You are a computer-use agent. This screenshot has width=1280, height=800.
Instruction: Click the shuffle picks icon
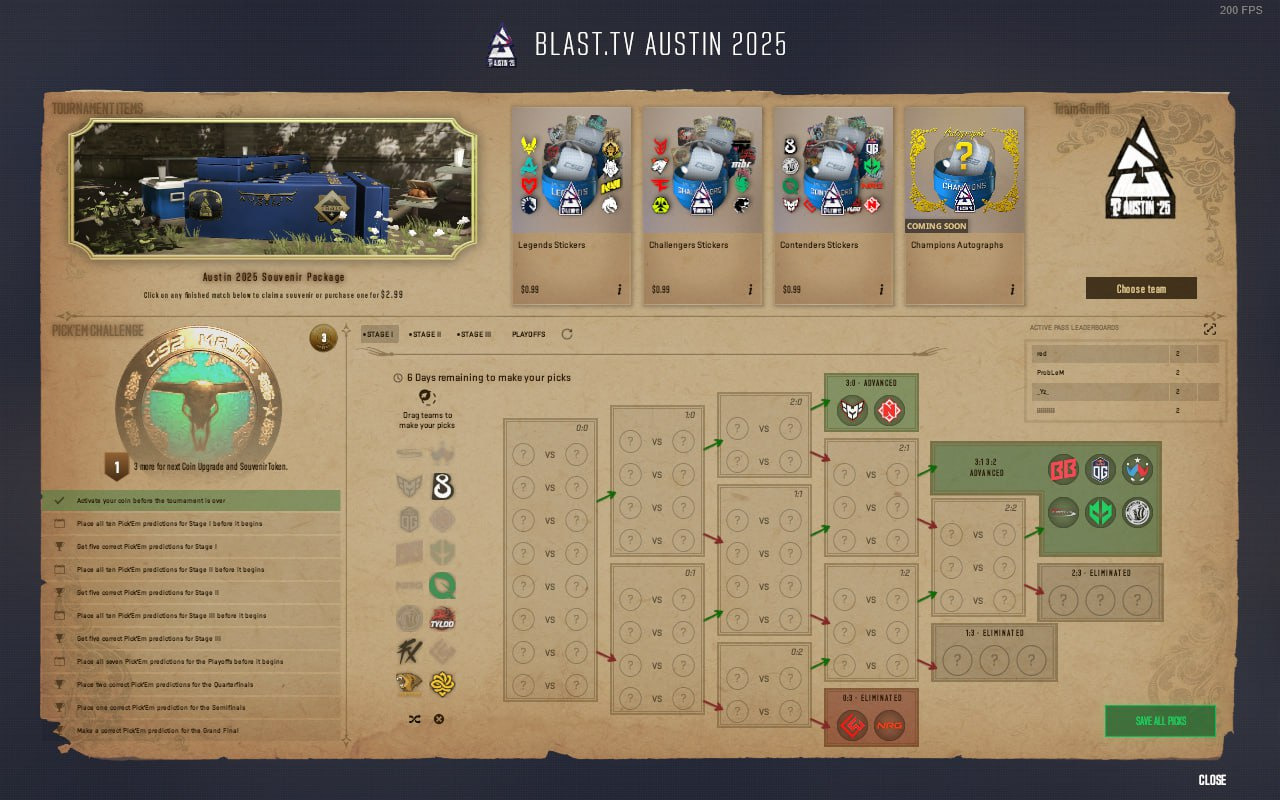pyautogui.click(x=413, y=718)
